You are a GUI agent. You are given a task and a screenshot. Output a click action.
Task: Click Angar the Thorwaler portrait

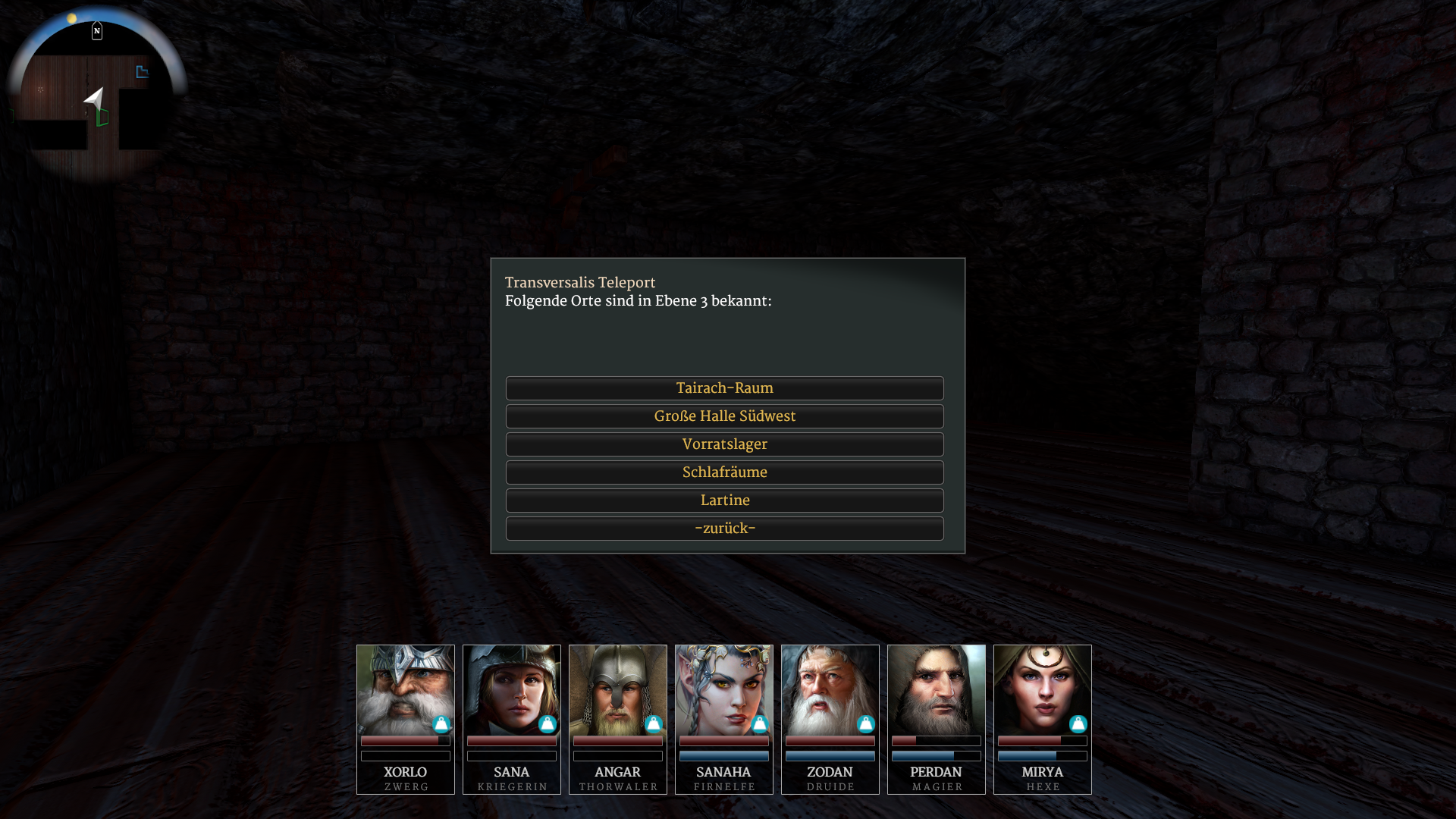[618, 690]
